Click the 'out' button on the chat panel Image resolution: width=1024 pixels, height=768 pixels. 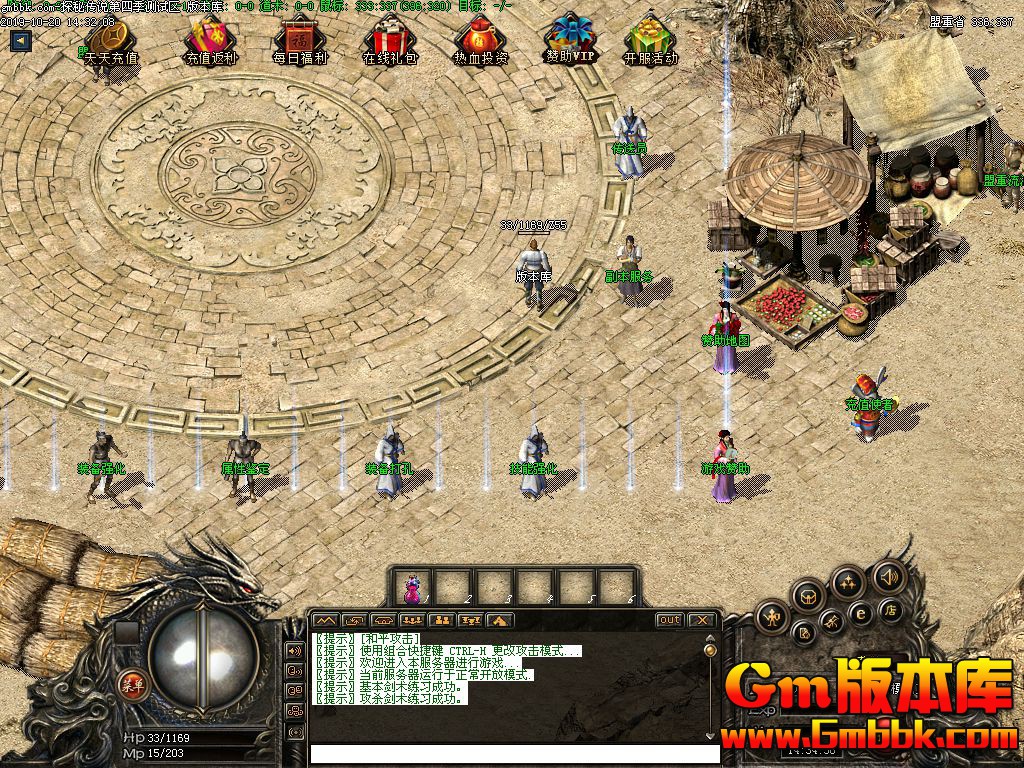point(669,620)
